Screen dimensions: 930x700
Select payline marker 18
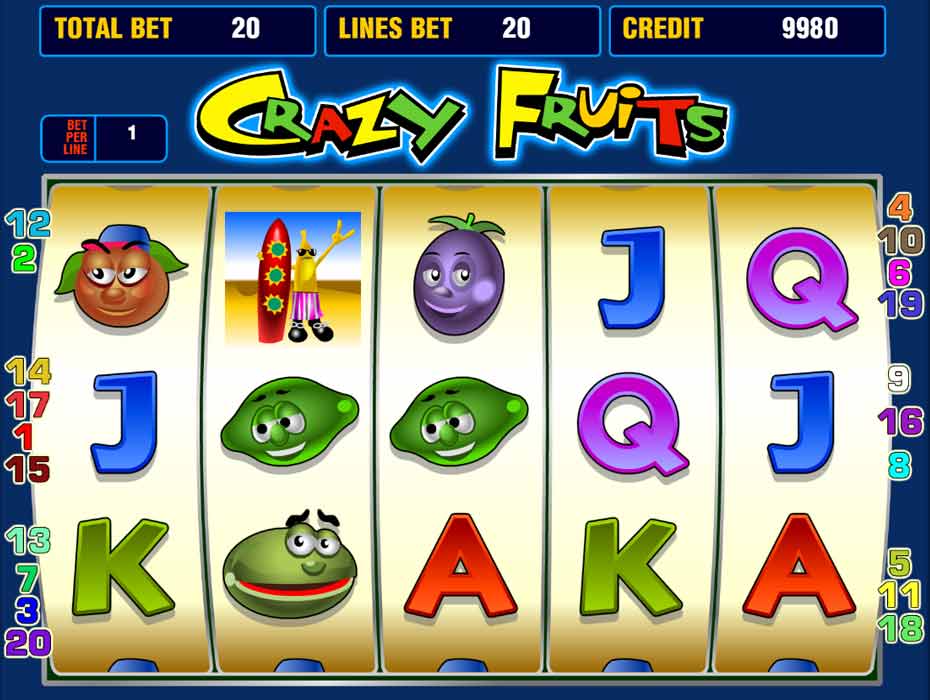(900, 628)
